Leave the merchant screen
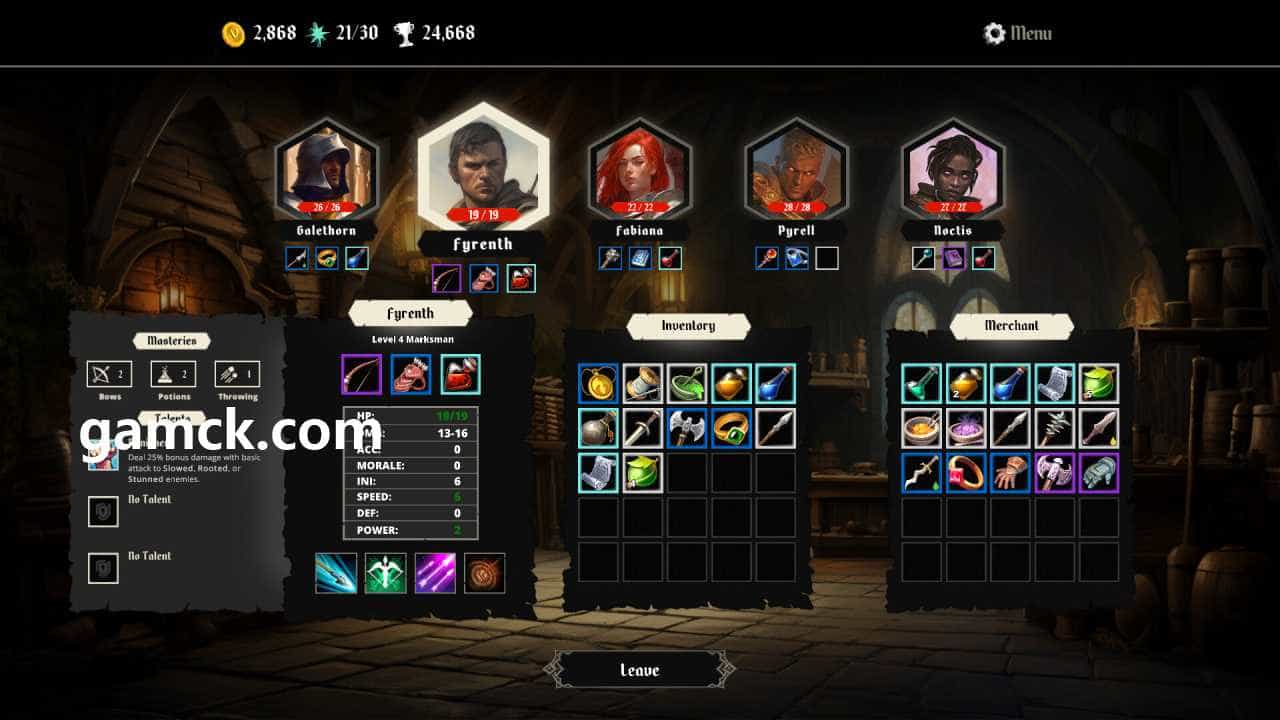This screenshot has height=720, width=1280. (640, 670)
